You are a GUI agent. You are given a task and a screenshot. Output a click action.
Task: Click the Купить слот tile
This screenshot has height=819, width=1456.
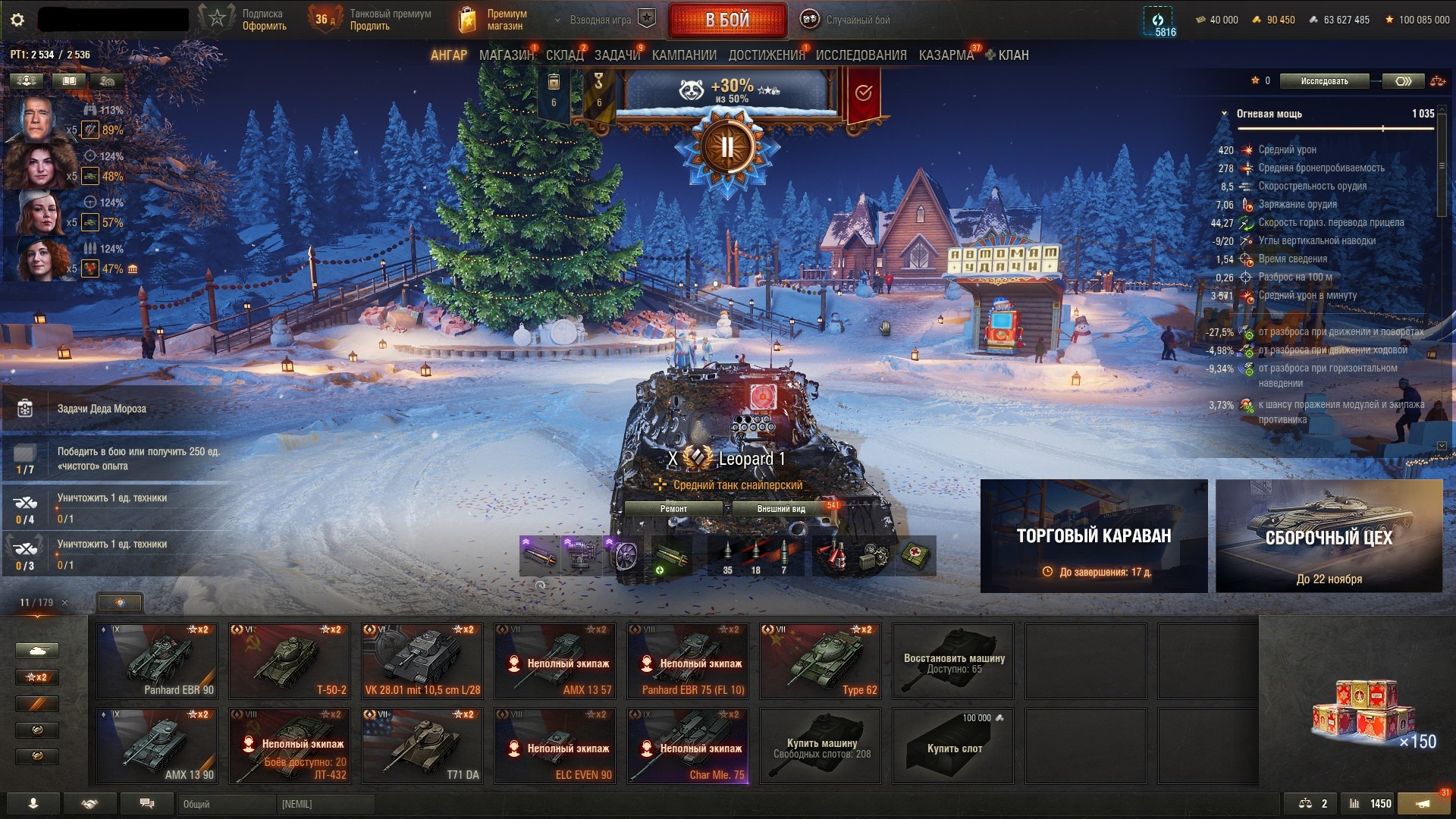[954, 745]
